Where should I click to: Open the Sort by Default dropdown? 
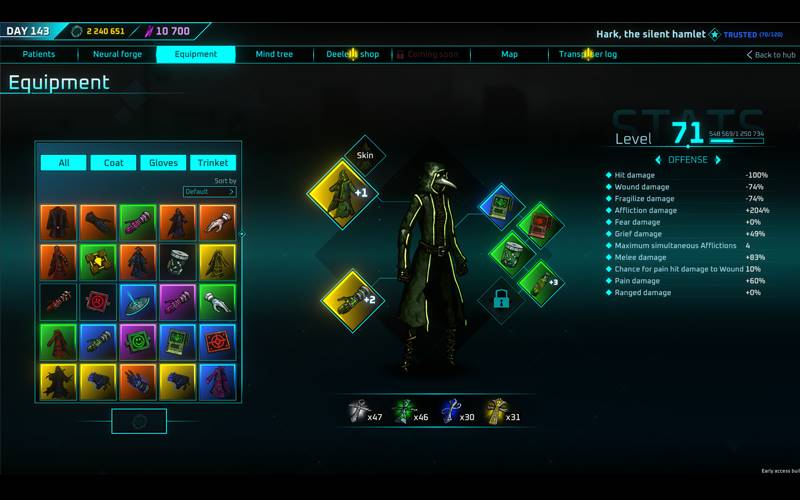tap(209, 191)
